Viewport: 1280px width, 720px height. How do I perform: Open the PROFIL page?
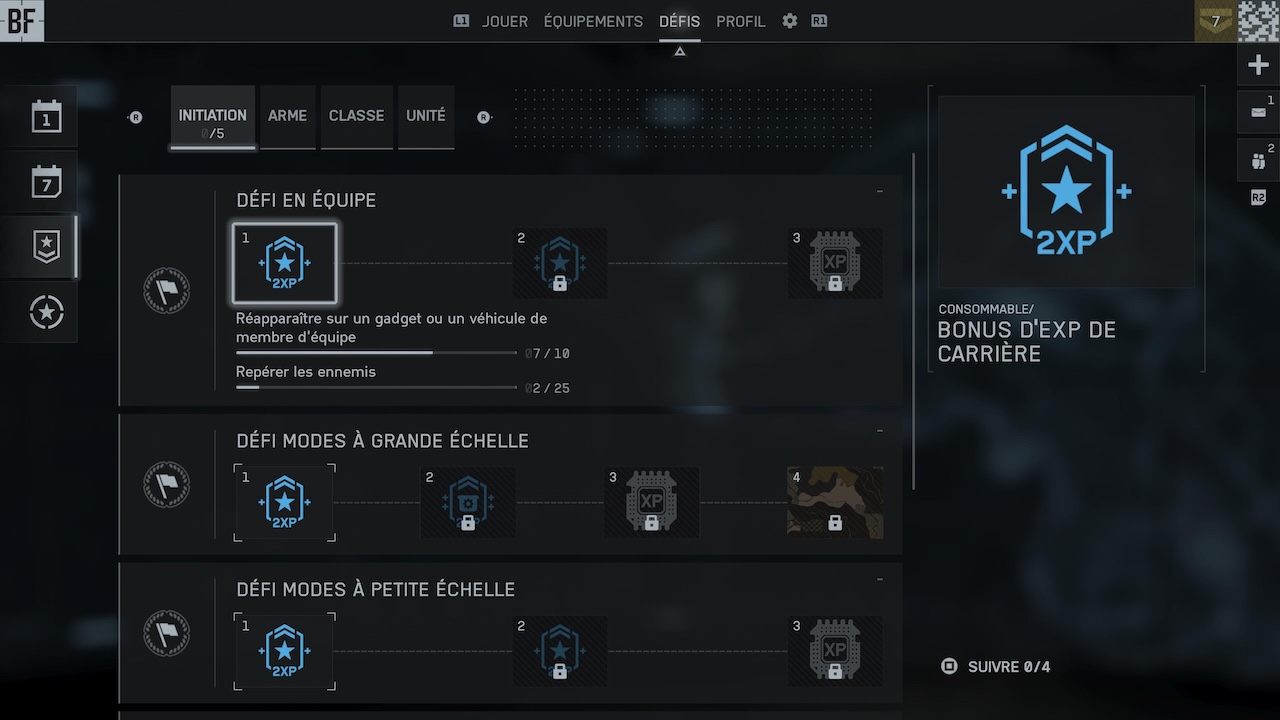(741, 21)
